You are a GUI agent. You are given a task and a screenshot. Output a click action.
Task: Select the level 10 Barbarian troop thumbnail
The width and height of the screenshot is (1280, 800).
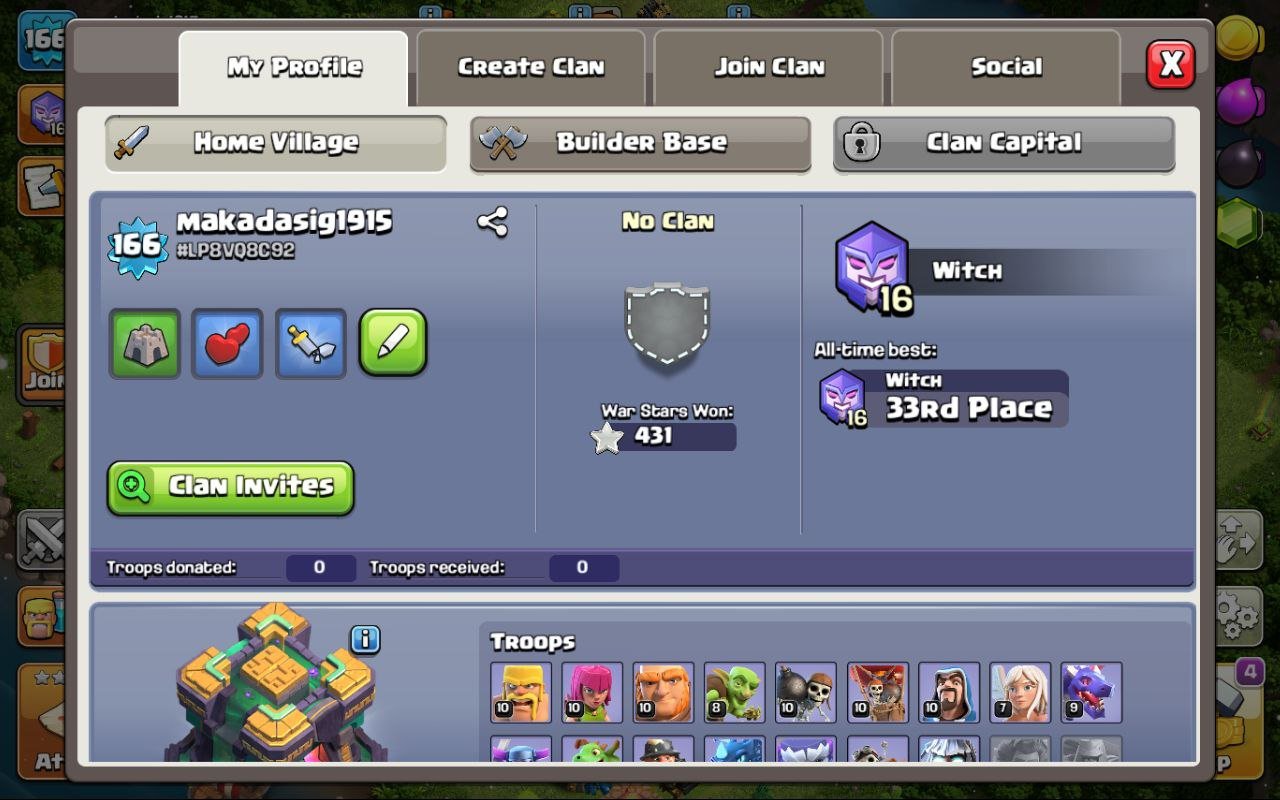[x=520, y=692]
